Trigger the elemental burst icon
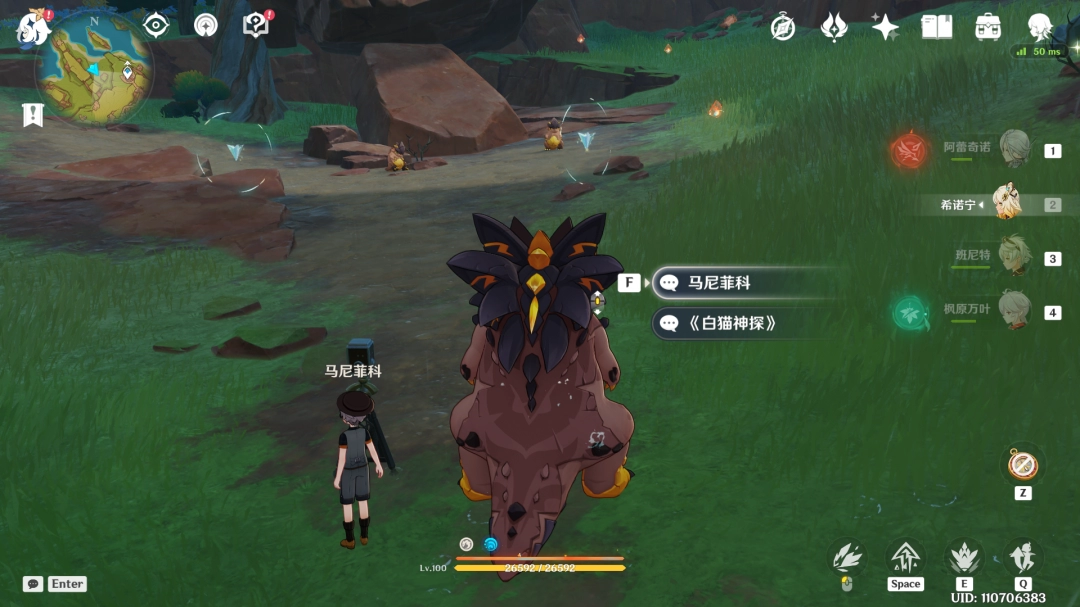The height and width of the screenshot is (607, 1080). (1022, 557)
